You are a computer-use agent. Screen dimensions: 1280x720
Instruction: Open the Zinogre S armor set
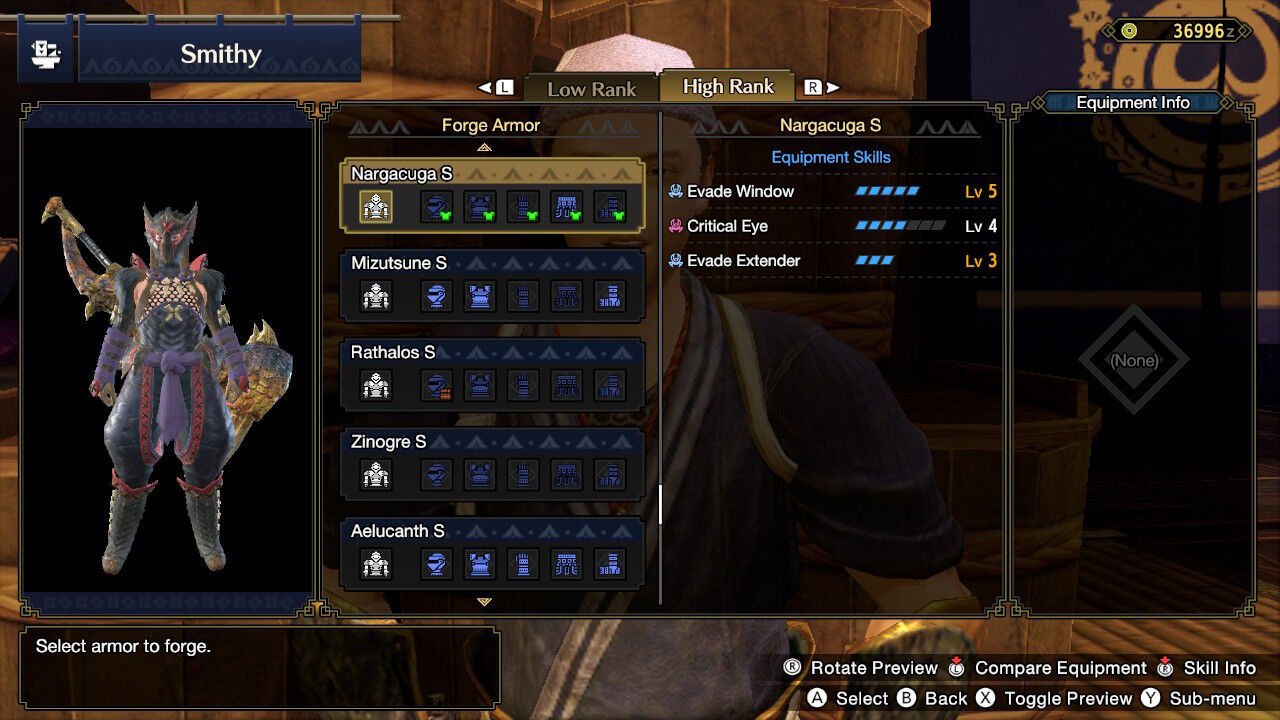pyautogui.click(x=492, y=462)
